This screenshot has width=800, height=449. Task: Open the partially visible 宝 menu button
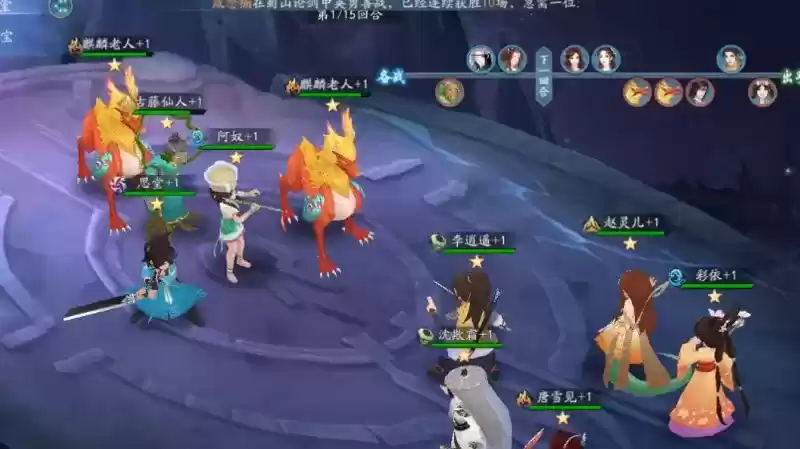[6, 37]
